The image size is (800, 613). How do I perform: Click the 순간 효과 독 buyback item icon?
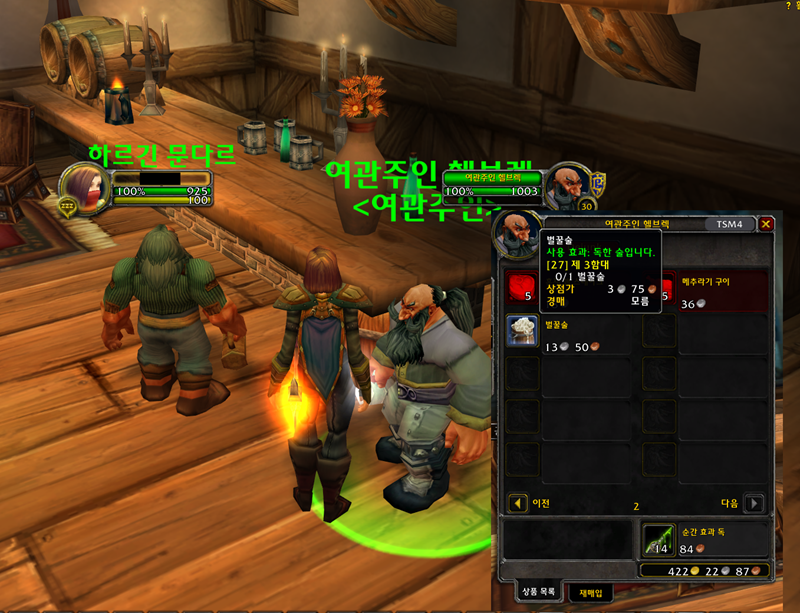(658, 539)
